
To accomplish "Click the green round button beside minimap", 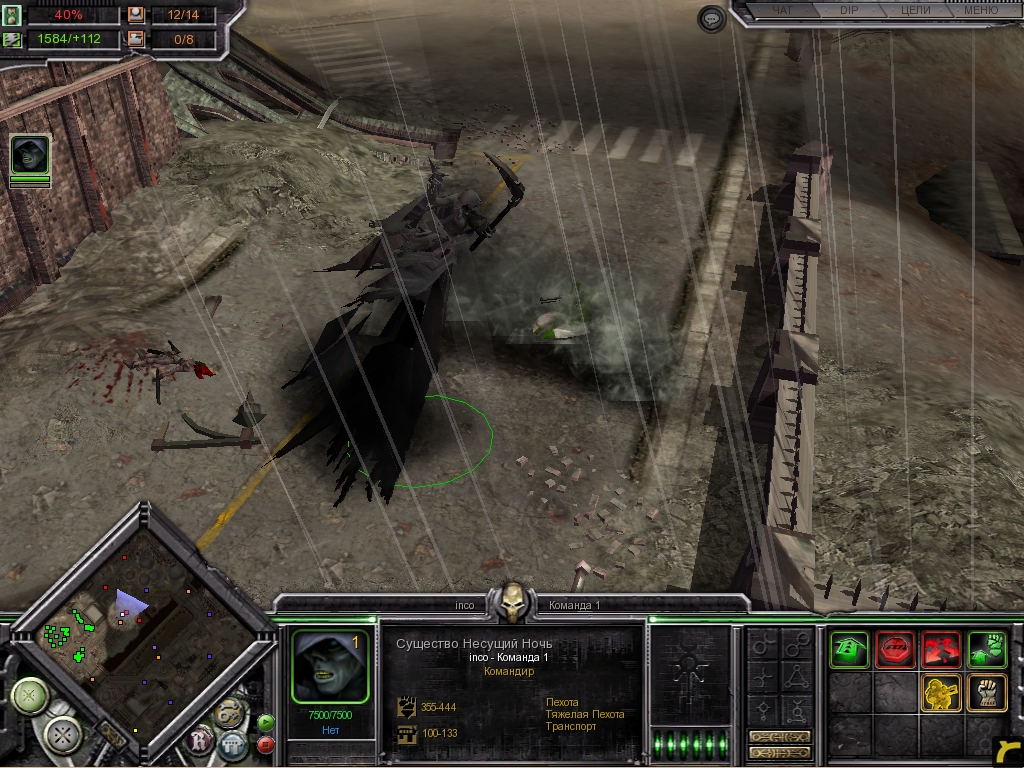I will (266, 722).
